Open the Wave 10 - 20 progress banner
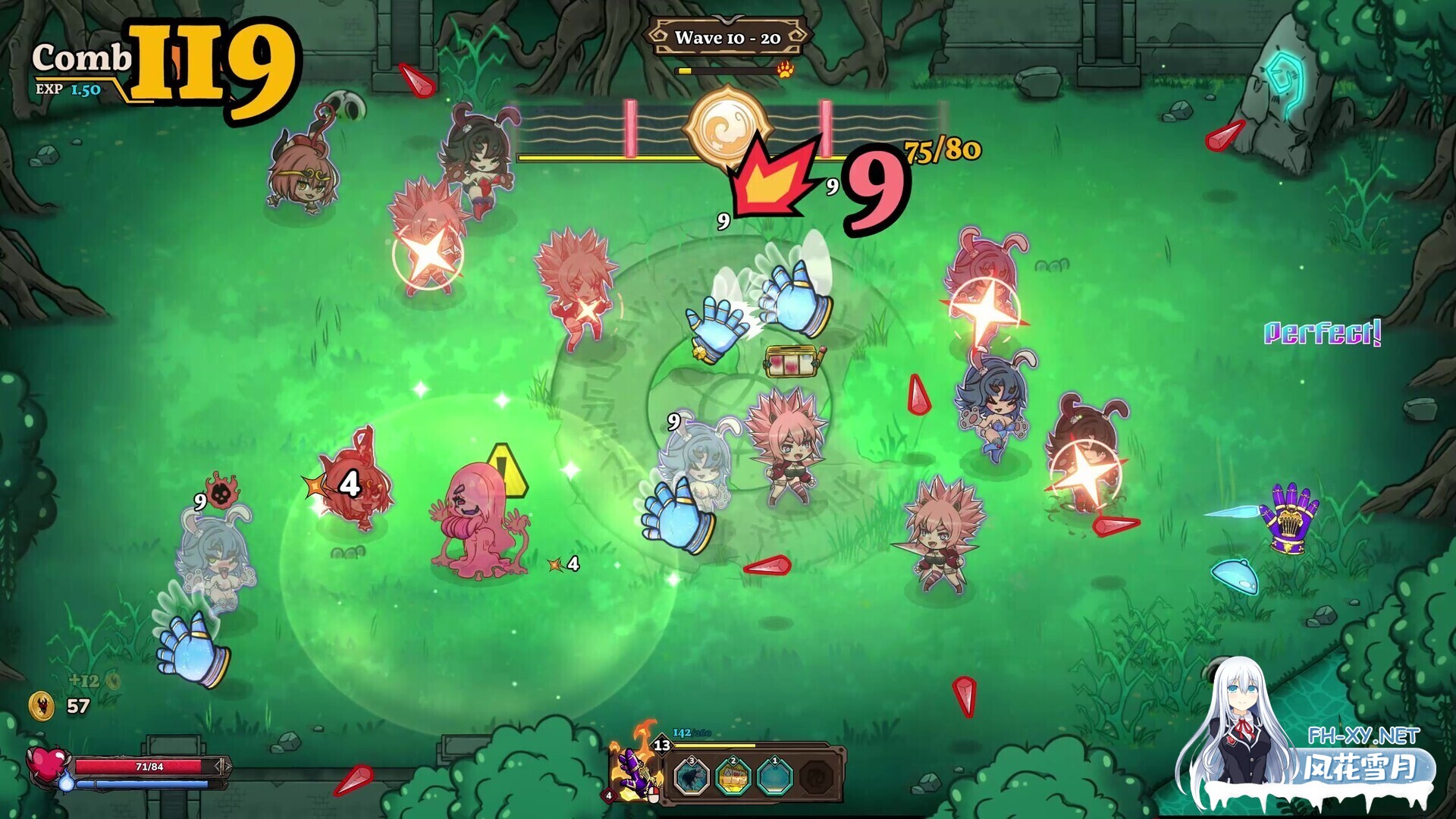This screenshot has height=819, width=1456. (x=728, y=37)
